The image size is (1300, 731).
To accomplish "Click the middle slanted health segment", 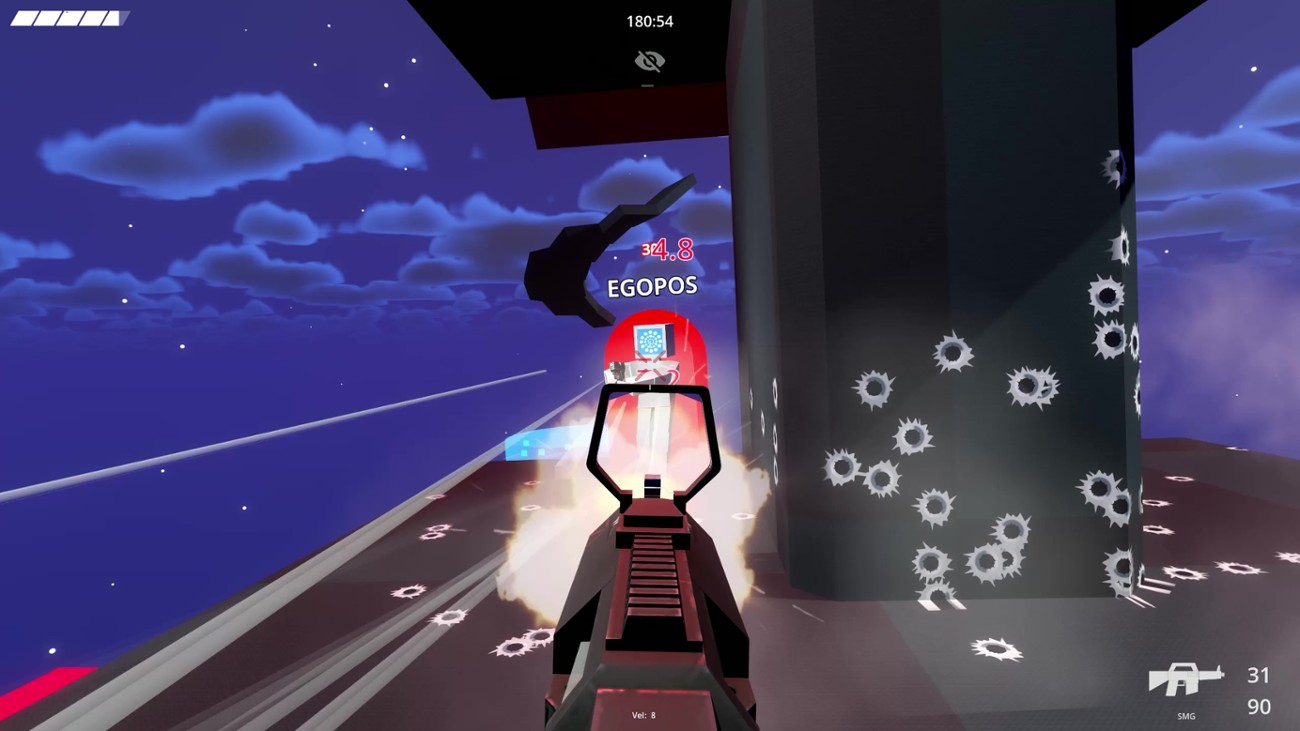I will tap(67, 18).
